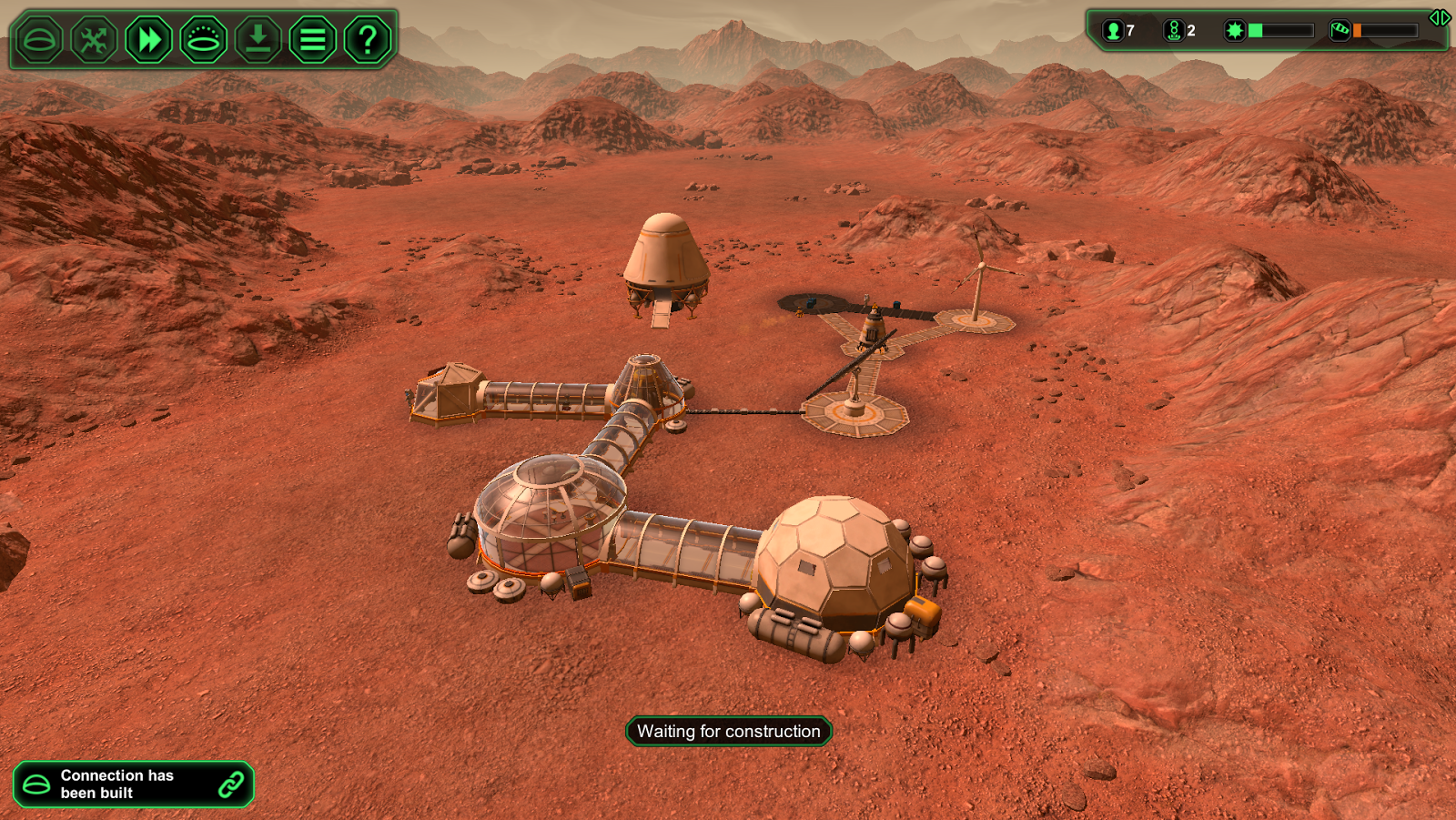
Task: Click the sun solar power icon
Action: (1234, 31)
